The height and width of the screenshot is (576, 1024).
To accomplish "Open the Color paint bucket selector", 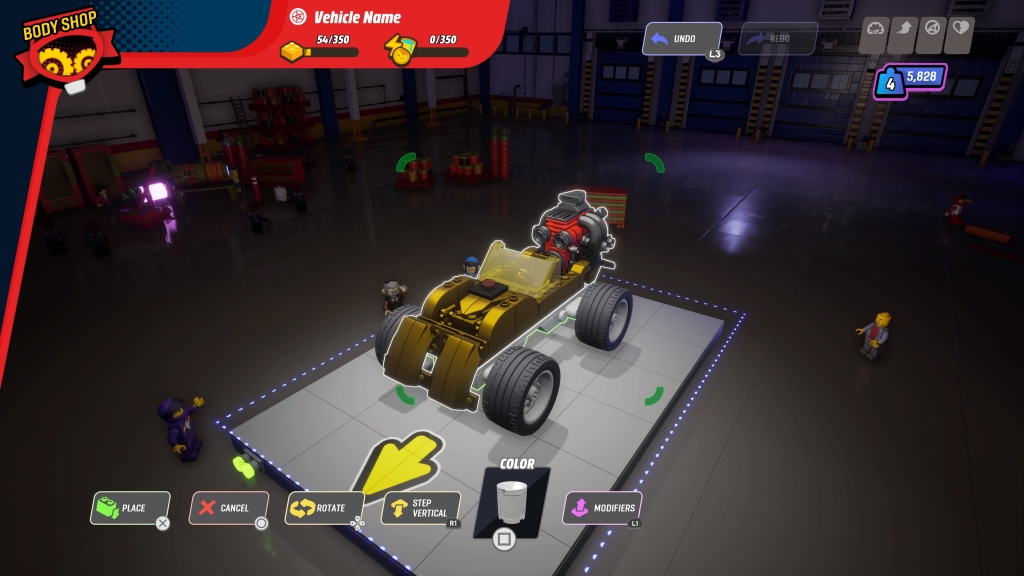I will tap(512, 502).
